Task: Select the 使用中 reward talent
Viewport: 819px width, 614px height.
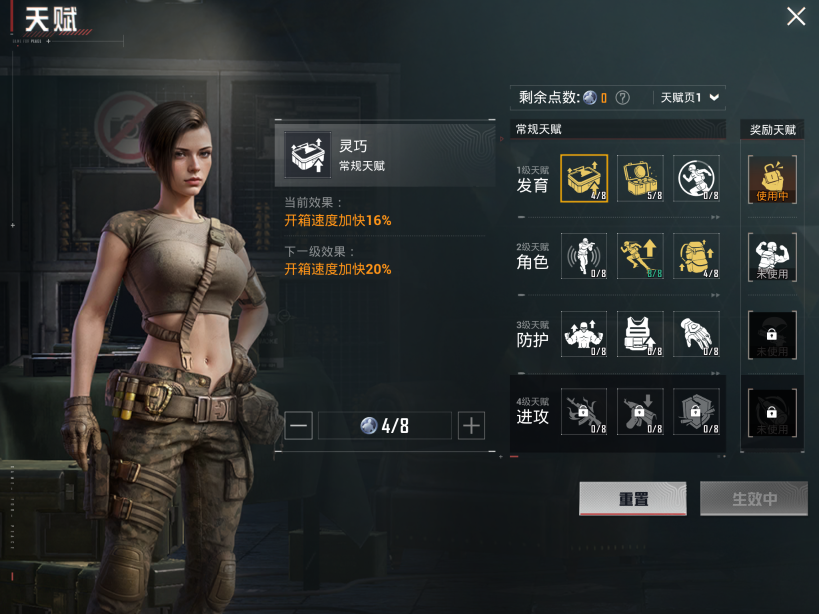Action: click(x=772, y=179)
